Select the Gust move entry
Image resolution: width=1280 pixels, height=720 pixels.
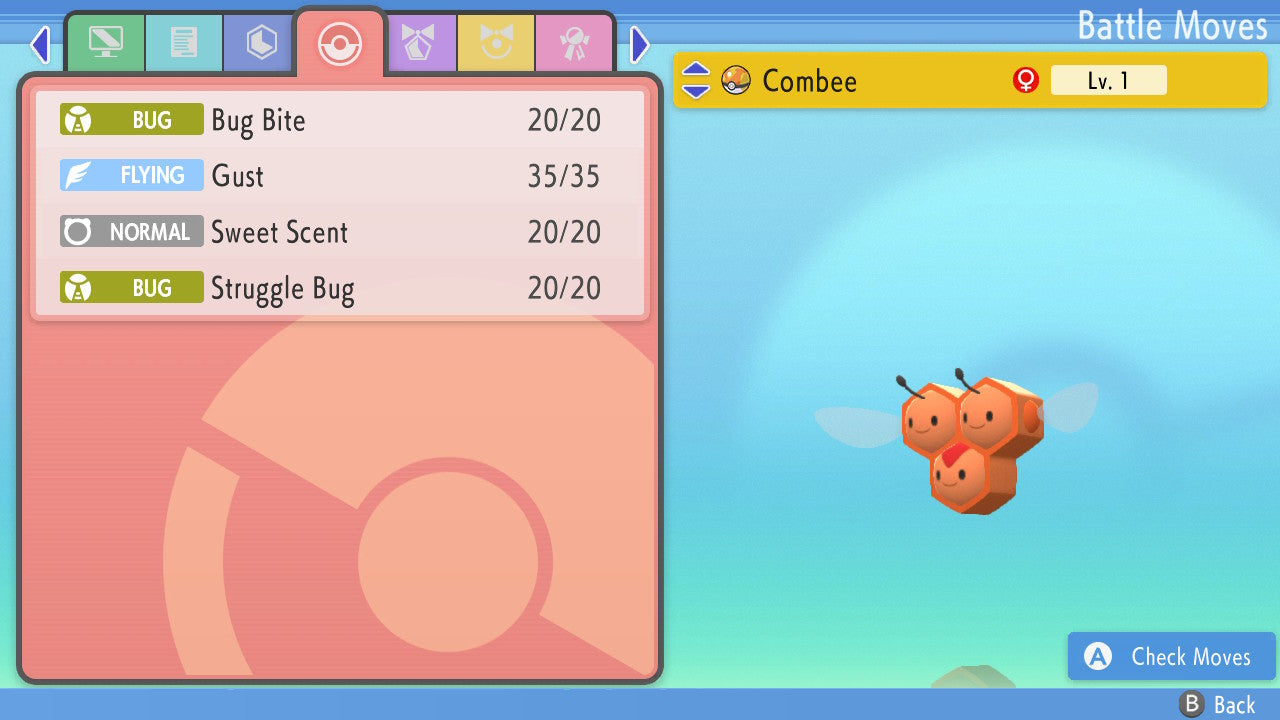pos(340,175)
